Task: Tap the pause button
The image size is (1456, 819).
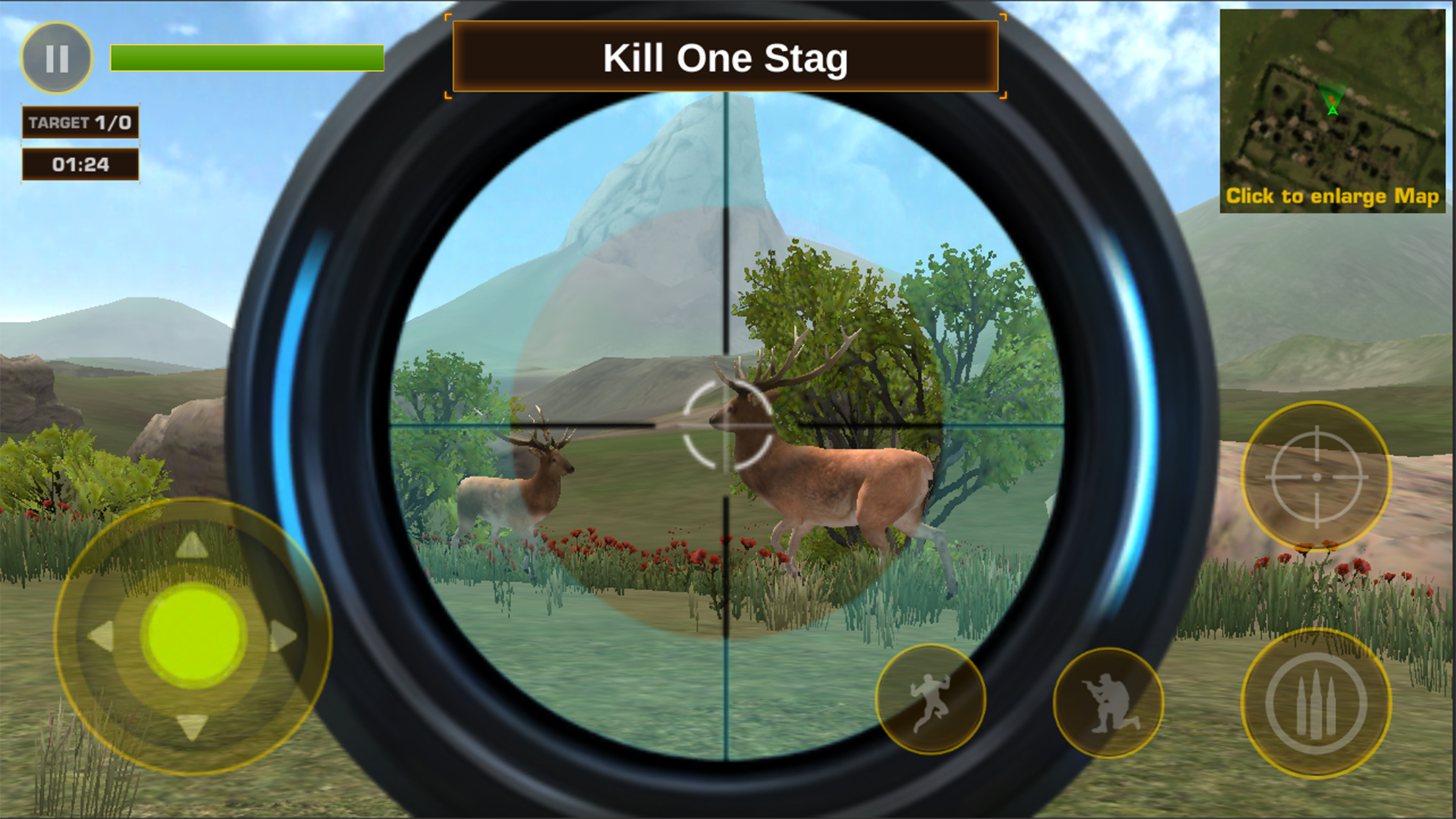Action: 59,57
